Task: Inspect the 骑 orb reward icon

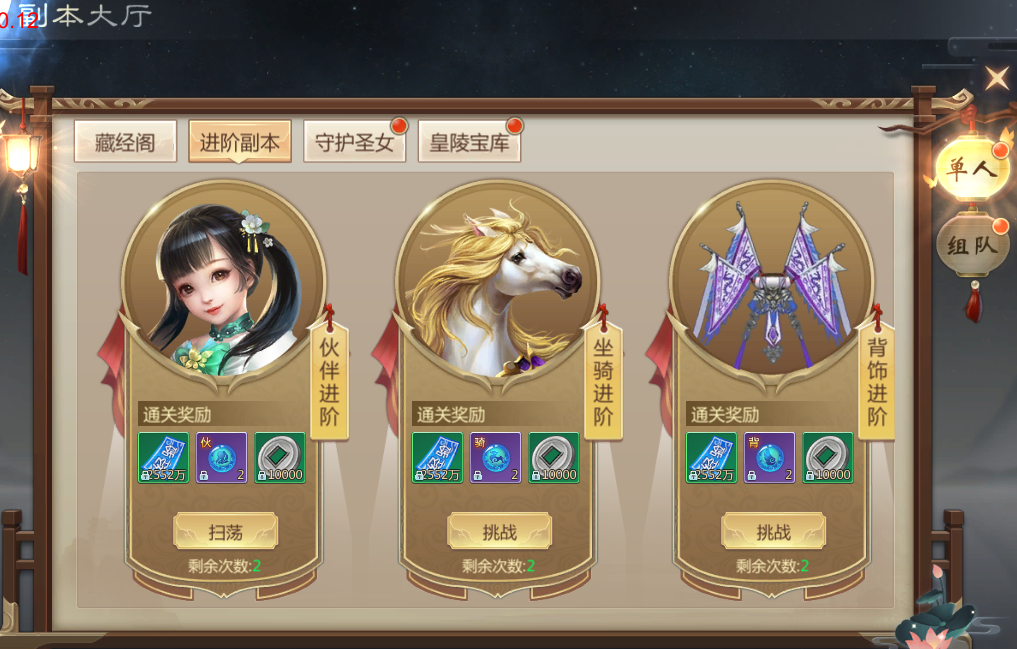Action: pyautogui.click(x=495, y=458)
